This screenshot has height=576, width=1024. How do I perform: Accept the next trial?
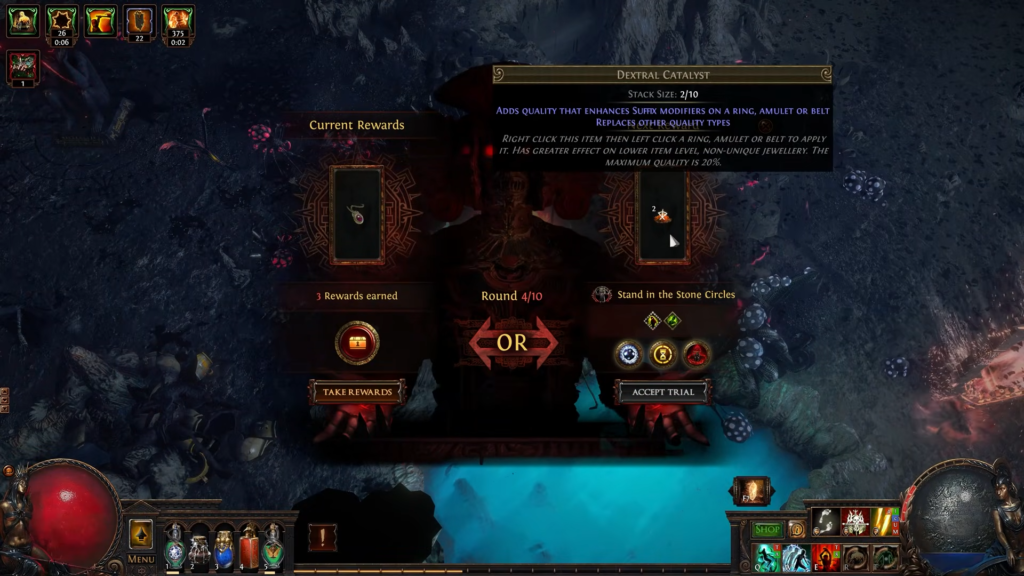tap(662, 391)
